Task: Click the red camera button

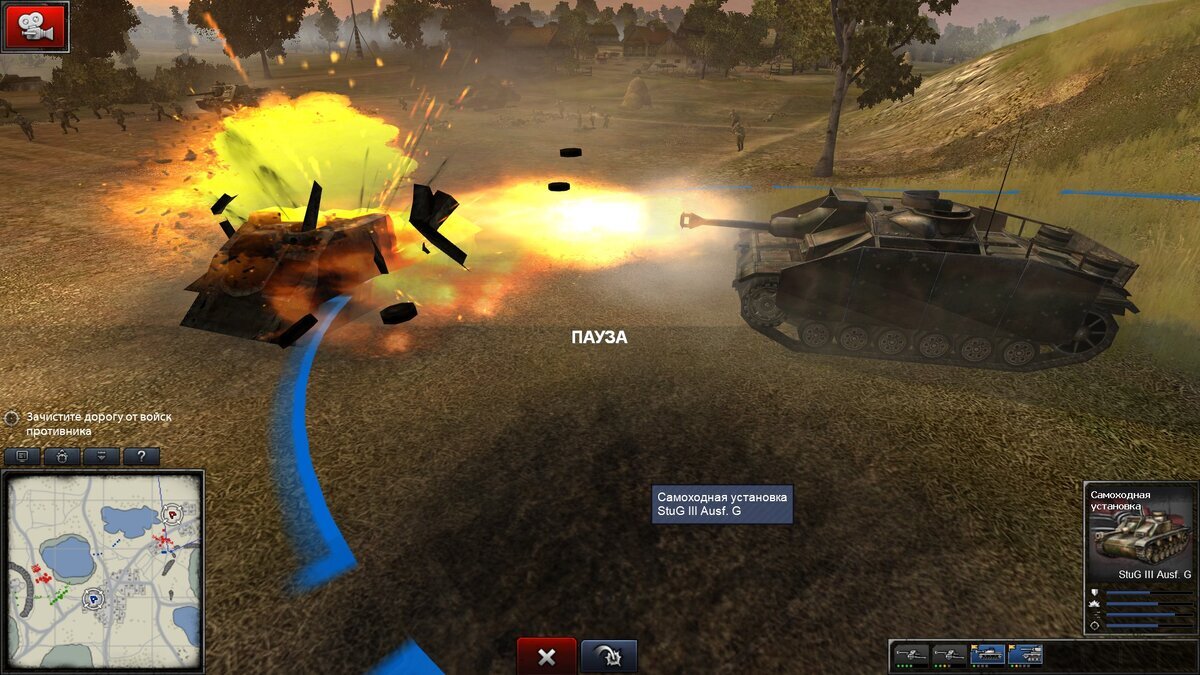Action: click(x=35, y=26)
